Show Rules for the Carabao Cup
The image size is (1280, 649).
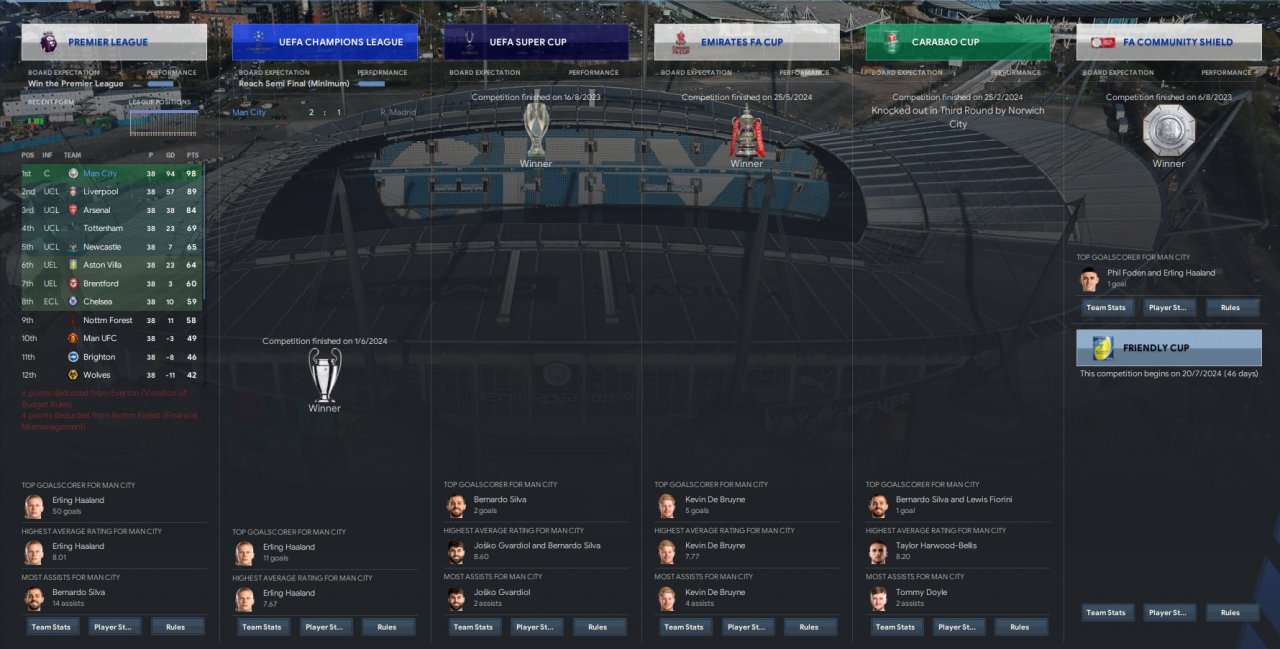pyautogui.click(x=1019, y=627)
